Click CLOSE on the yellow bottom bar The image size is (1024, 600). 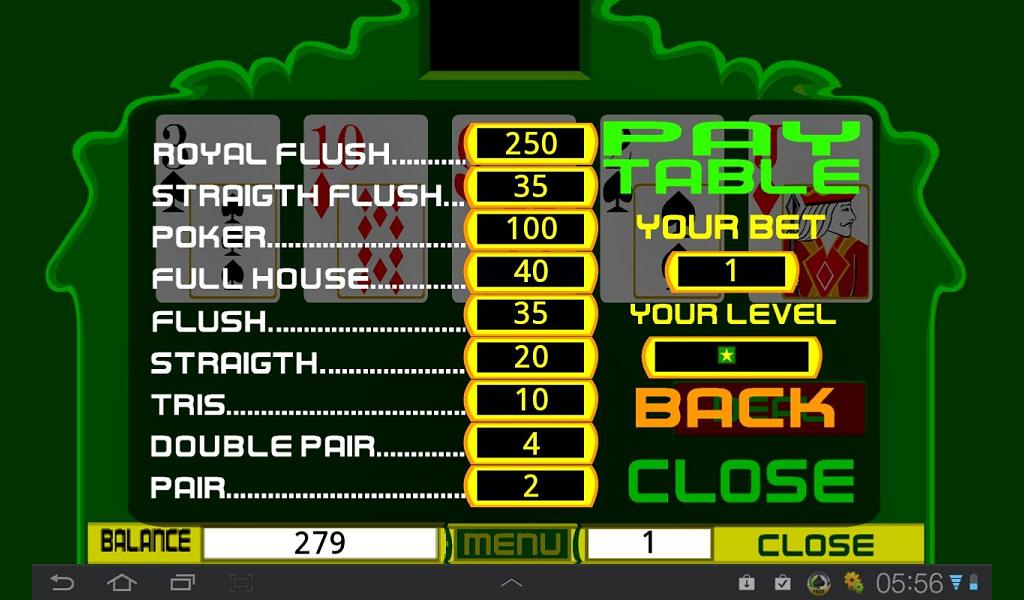click(815, 545)
